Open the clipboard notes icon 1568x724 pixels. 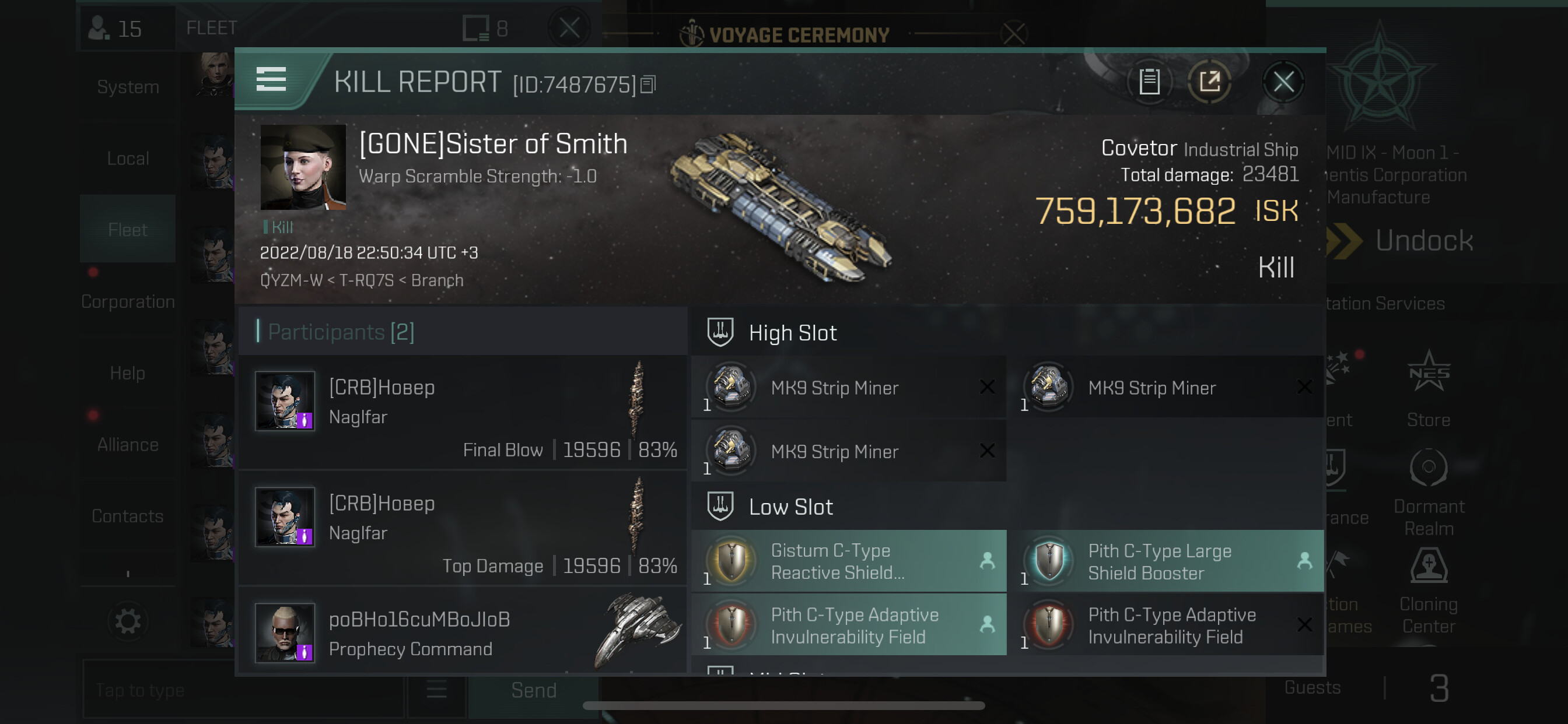(x=1149, y=82)
